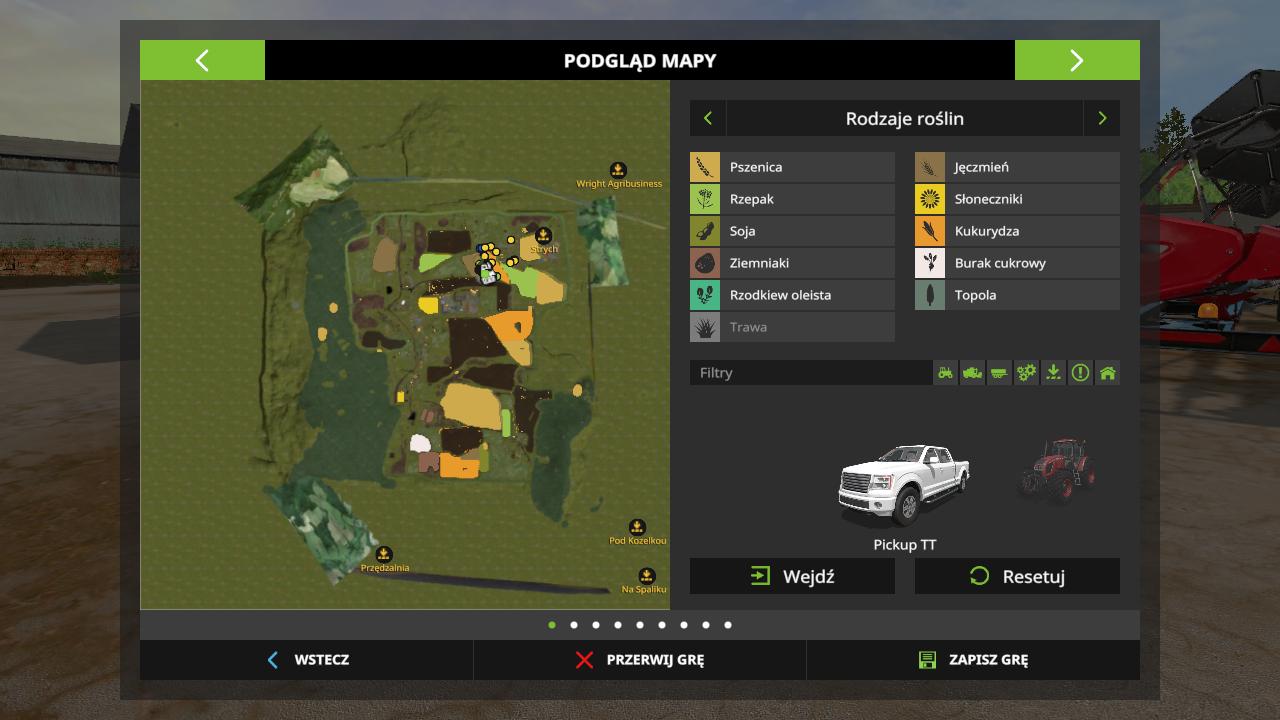This screenshot has width=1280, height=720.
Task: Toggle the Soja crop legend entry
Action: [x=792, y=231]
